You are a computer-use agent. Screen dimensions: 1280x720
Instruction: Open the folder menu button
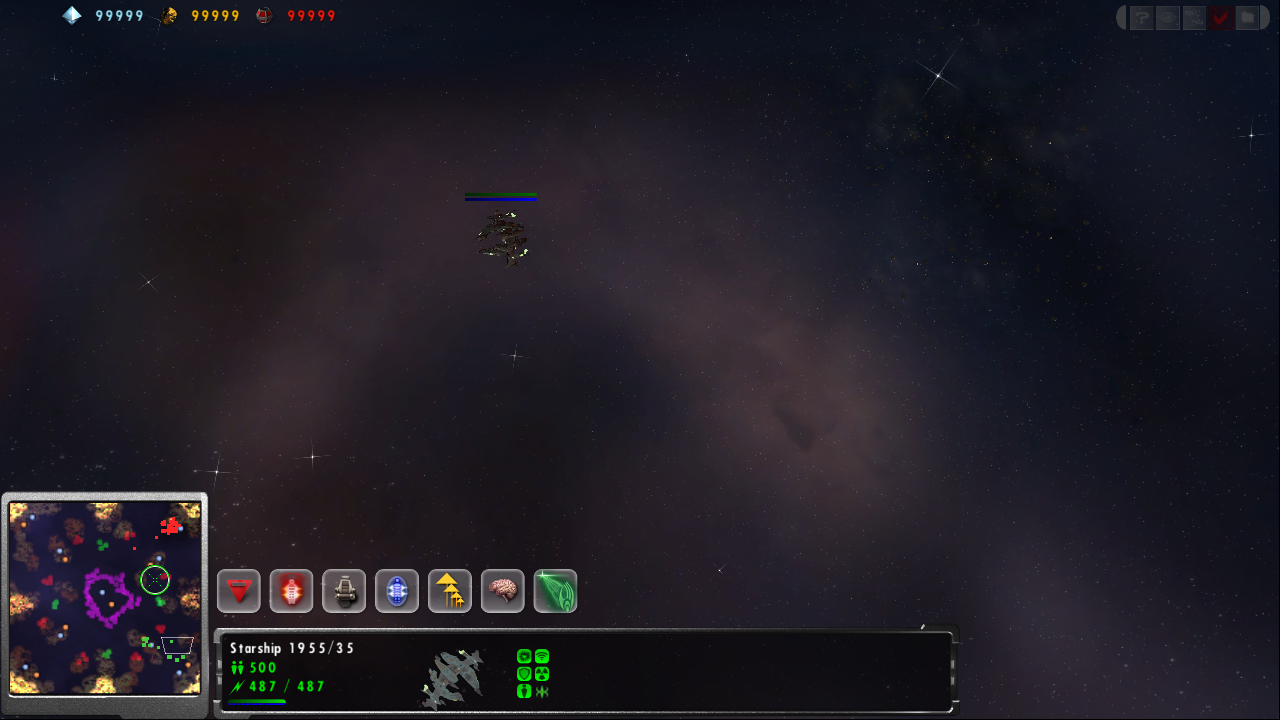(x=1246, y=17)
